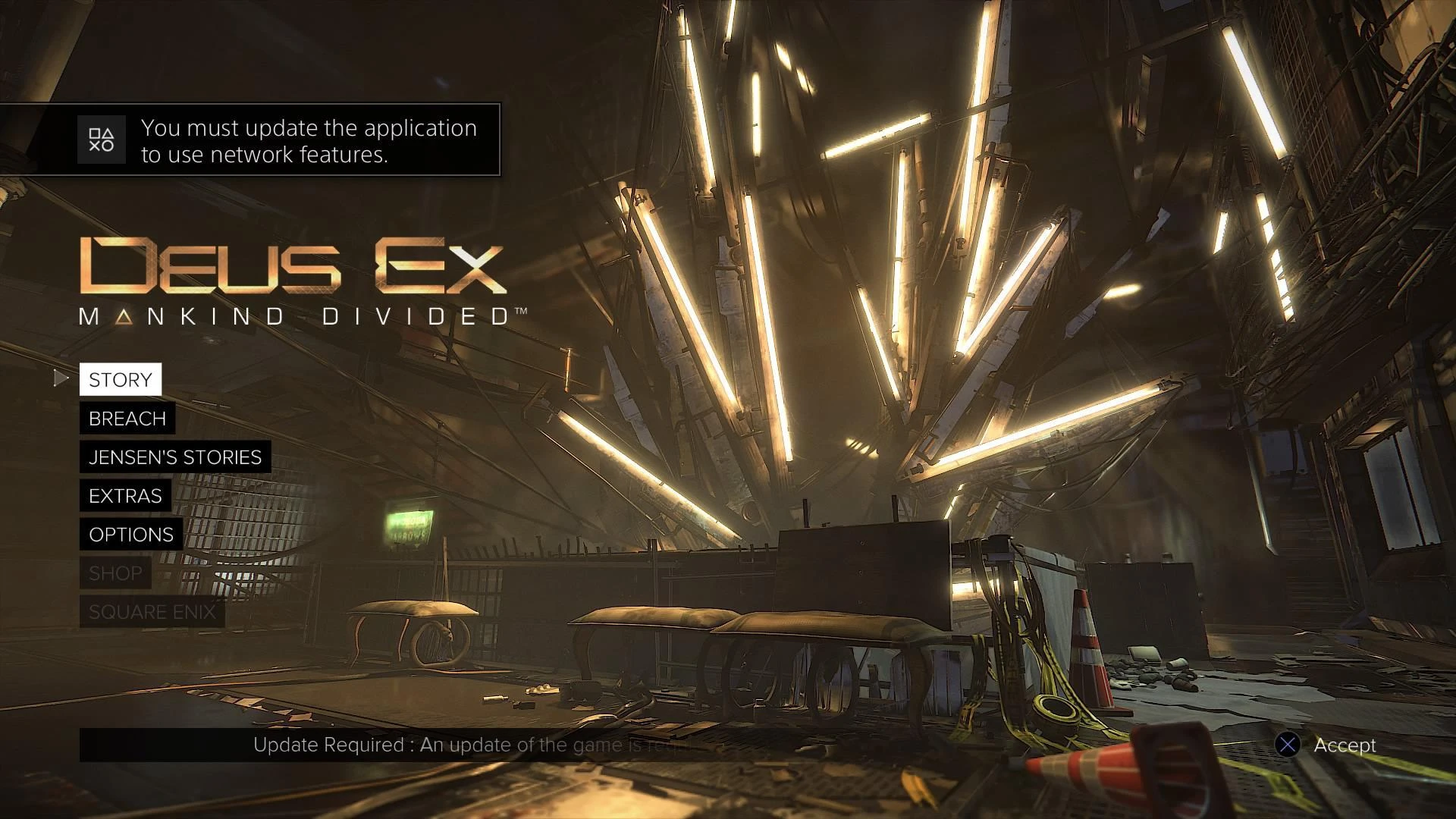Screen dimensions: 1456x819
Task: Click the arrow cursor beside STORY
Action: click(x=62, y=378)
